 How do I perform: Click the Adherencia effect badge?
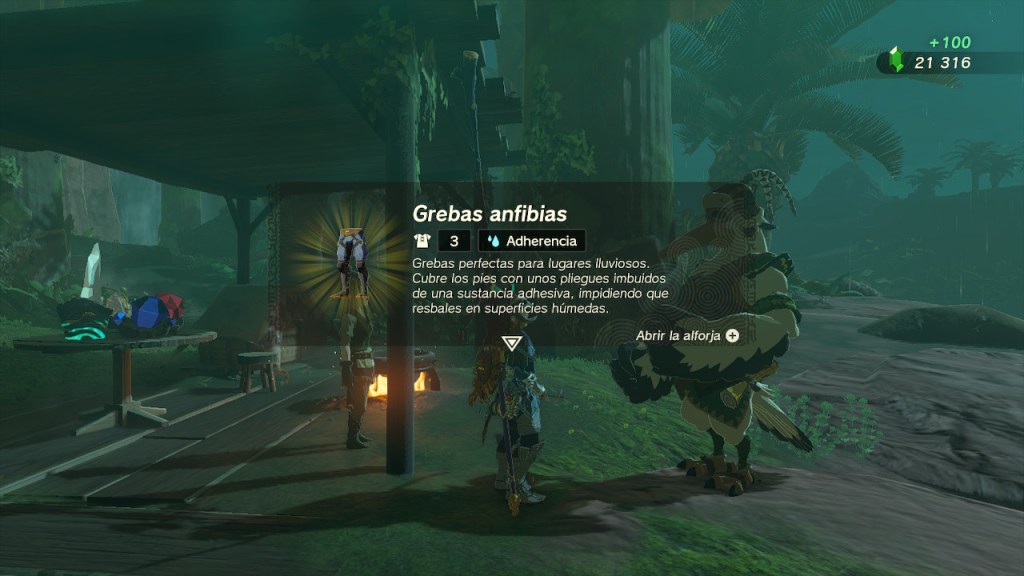pos(531,241)
